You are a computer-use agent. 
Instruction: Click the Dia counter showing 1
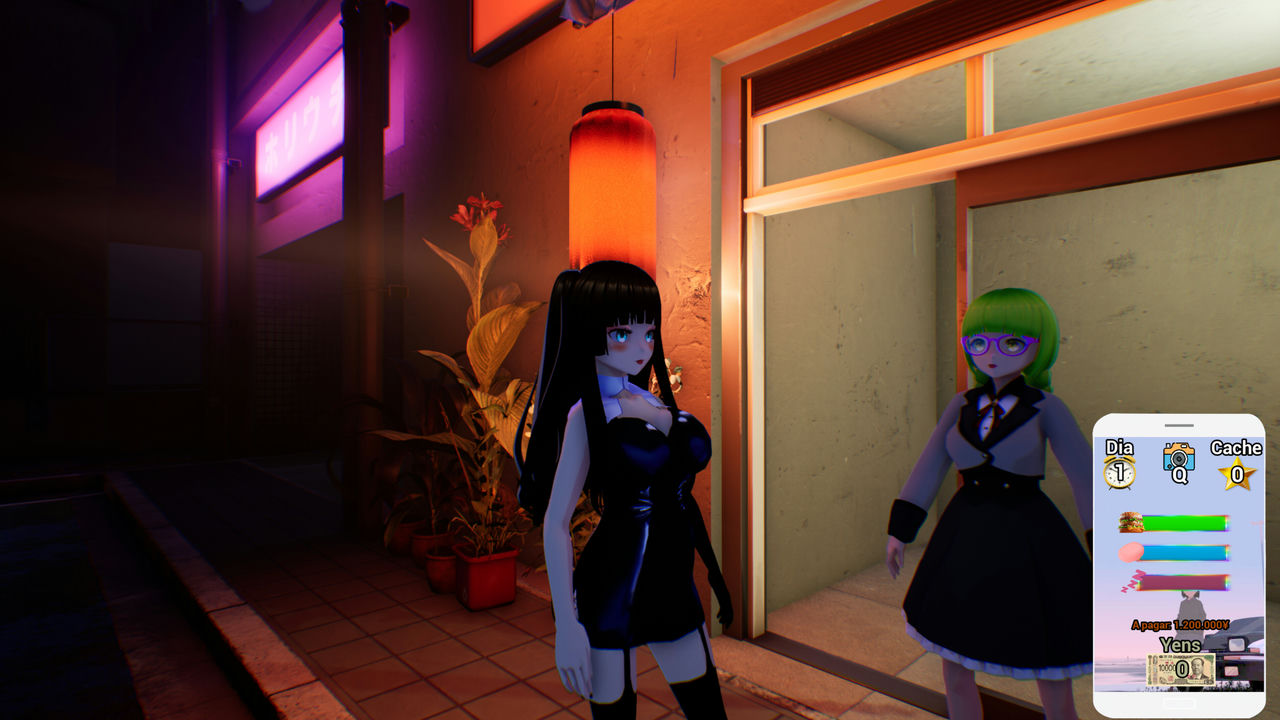coord(1118,472)
